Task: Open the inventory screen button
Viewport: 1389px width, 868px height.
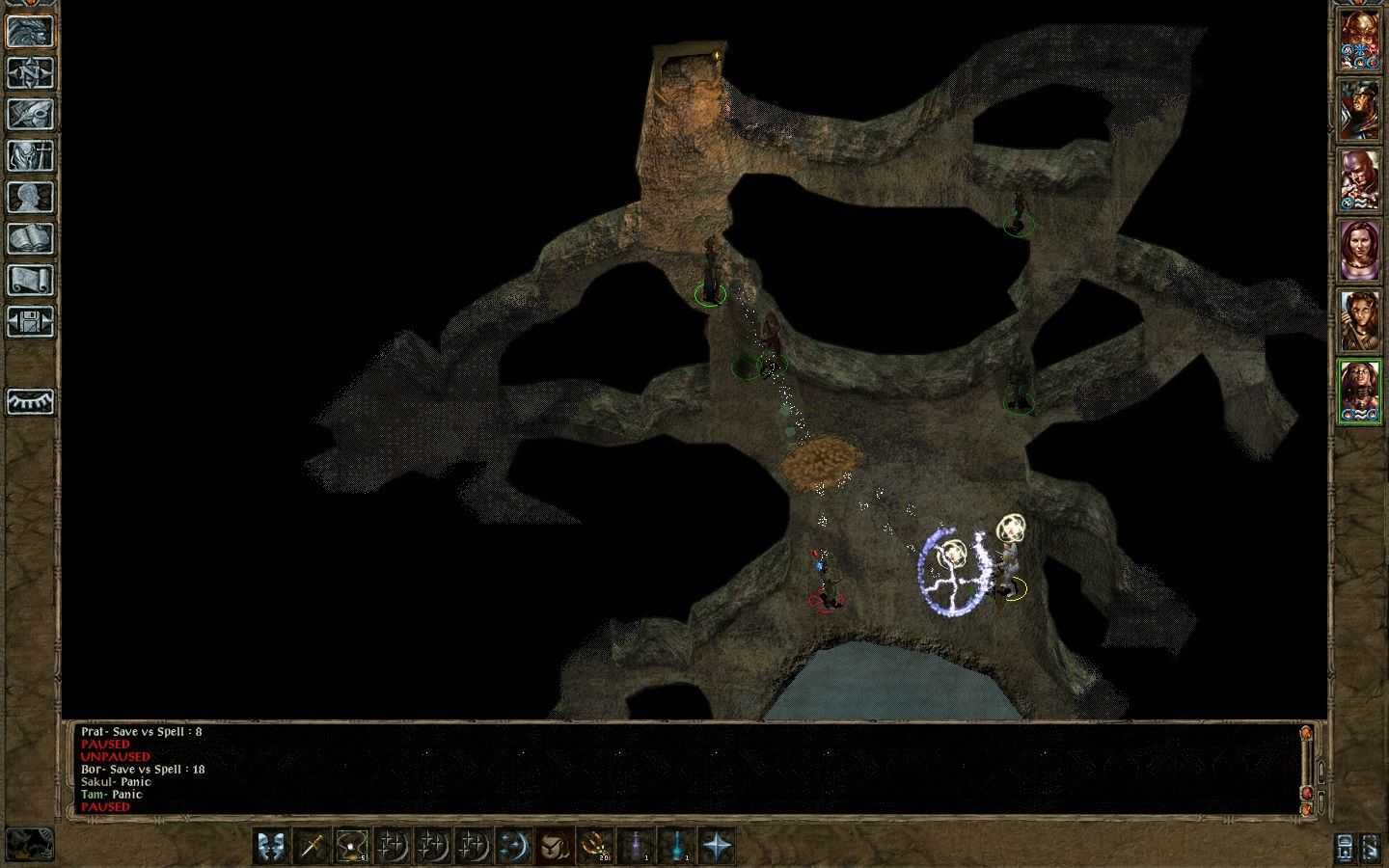Action: (x=30, y=155)
